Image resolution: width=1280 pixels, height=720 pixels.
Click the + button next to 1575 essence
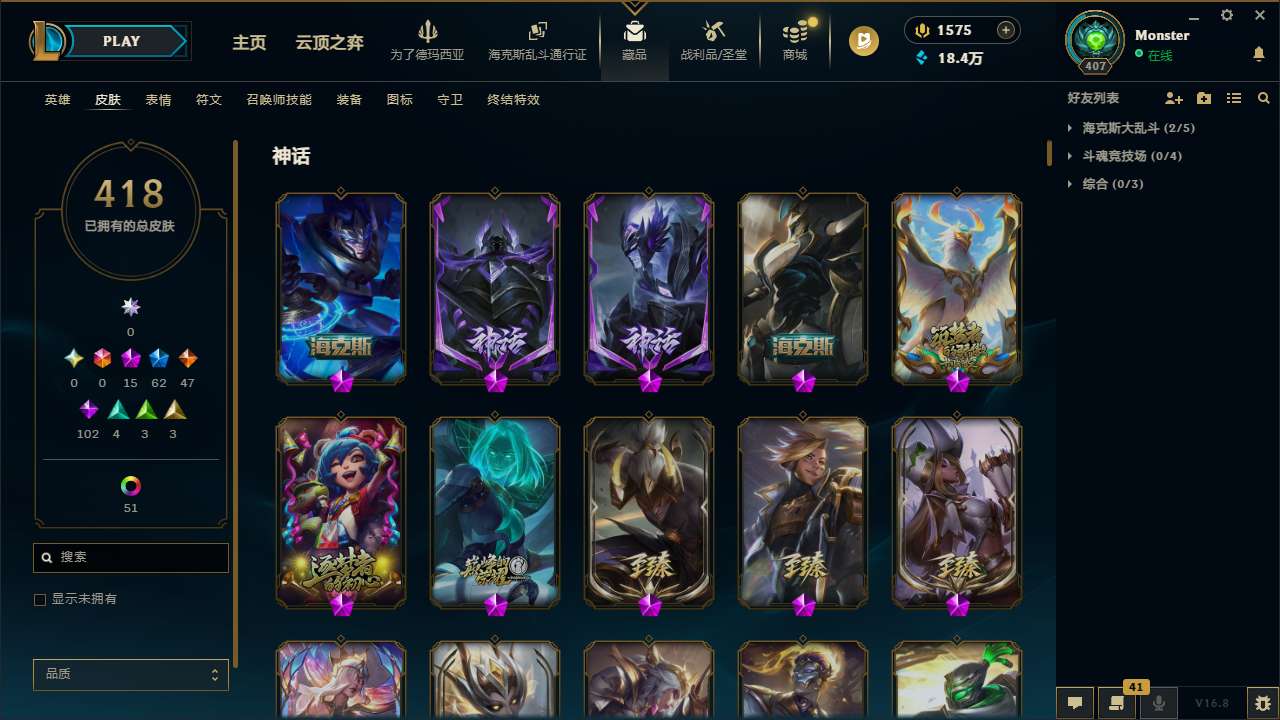pyautogui.click(x=1005, y=30)
